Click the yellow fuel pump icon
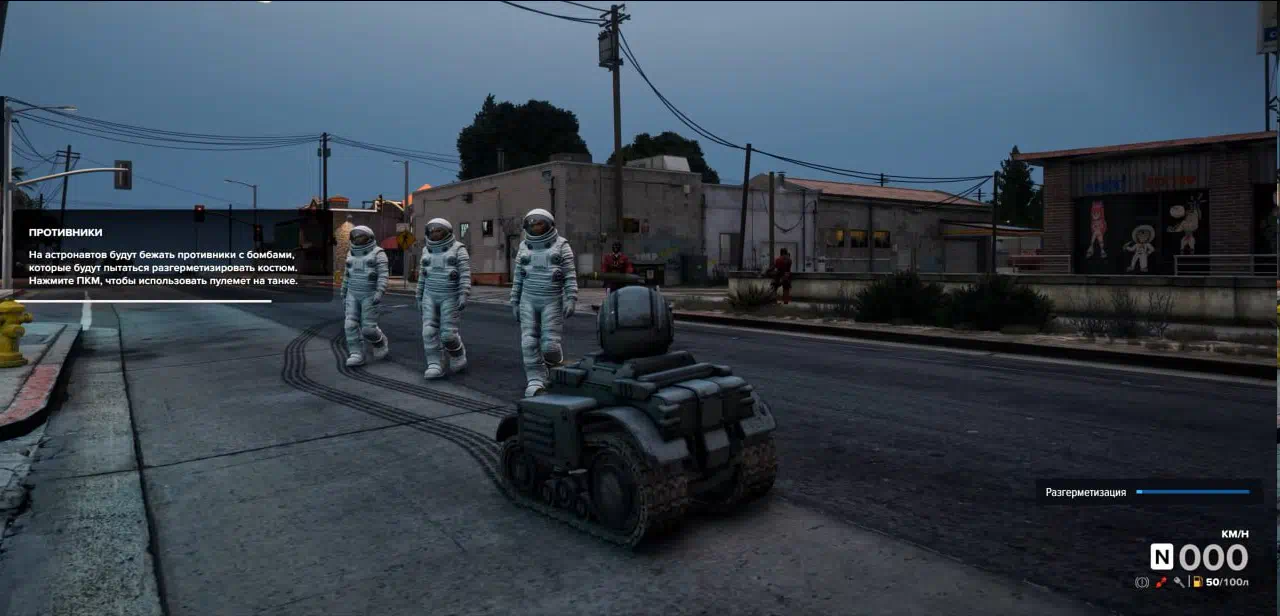Image resolution: width=1280 pixels, height=616 pixels. (x=1197, y=582)
